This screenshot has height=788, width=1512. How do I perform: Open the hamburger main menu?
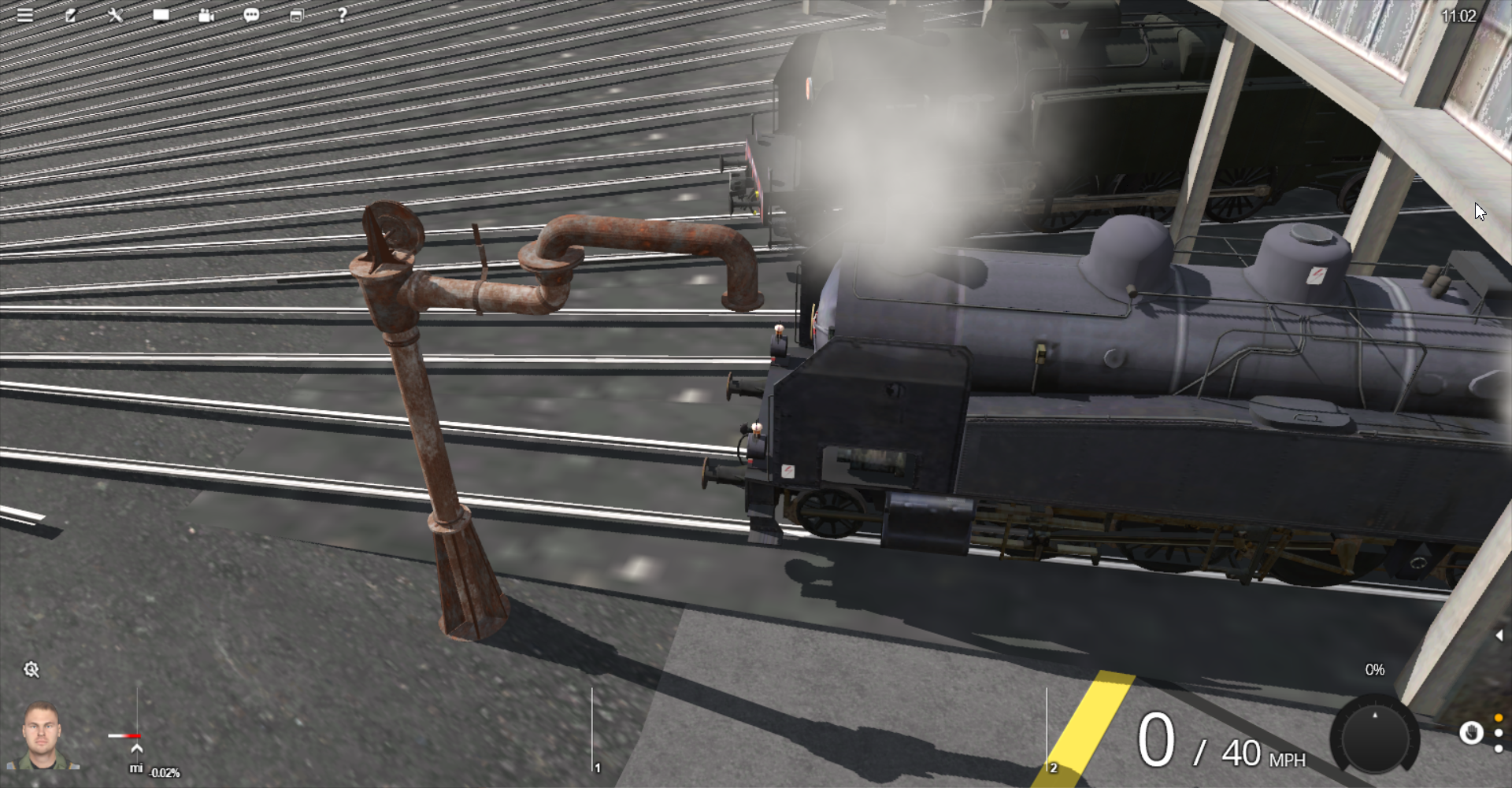[x=25, y=15]
